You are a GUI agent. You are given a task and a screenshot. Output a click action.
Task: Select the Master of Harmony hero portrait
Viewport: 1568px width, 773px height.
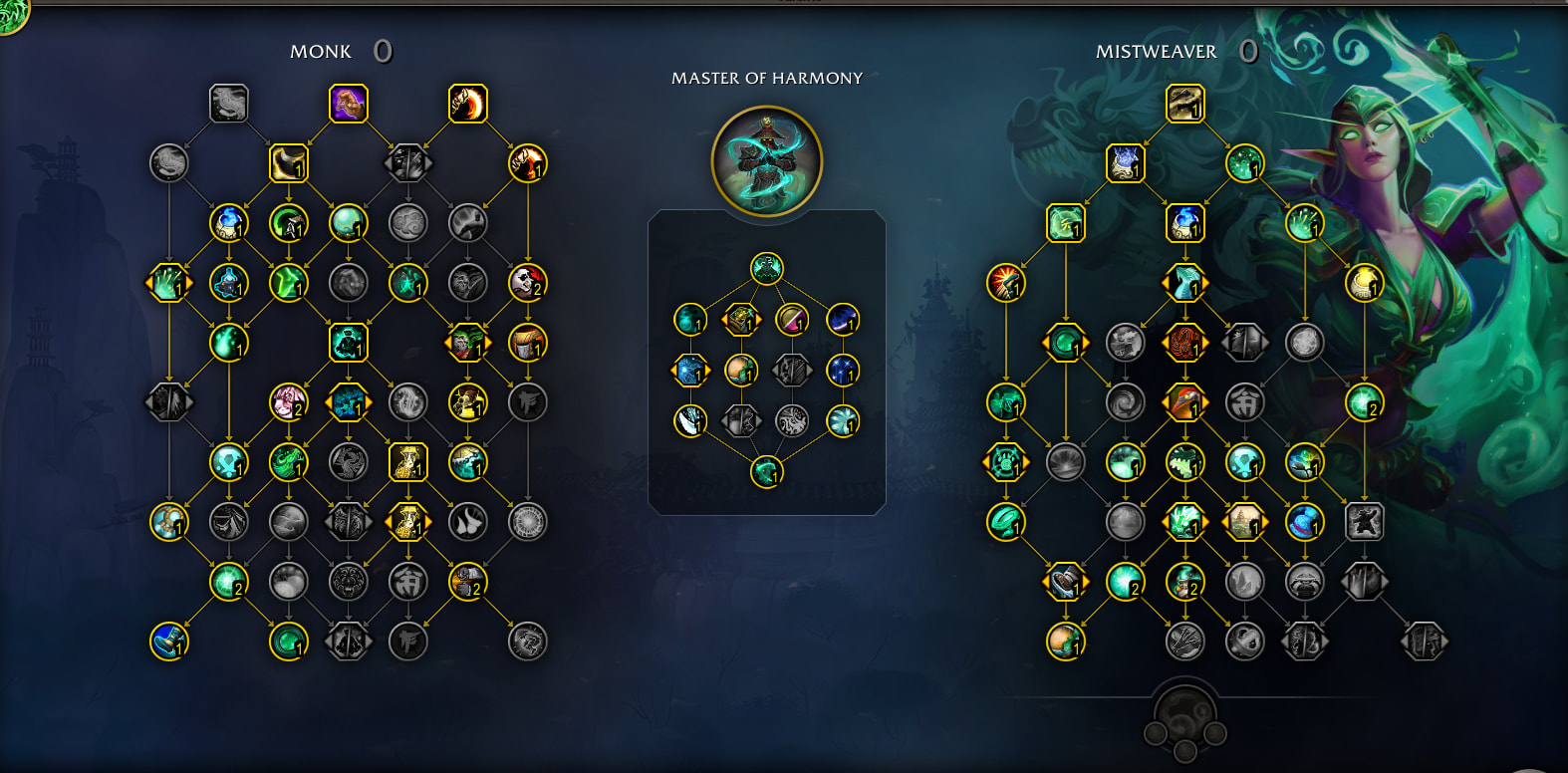[x=766, y=160]
